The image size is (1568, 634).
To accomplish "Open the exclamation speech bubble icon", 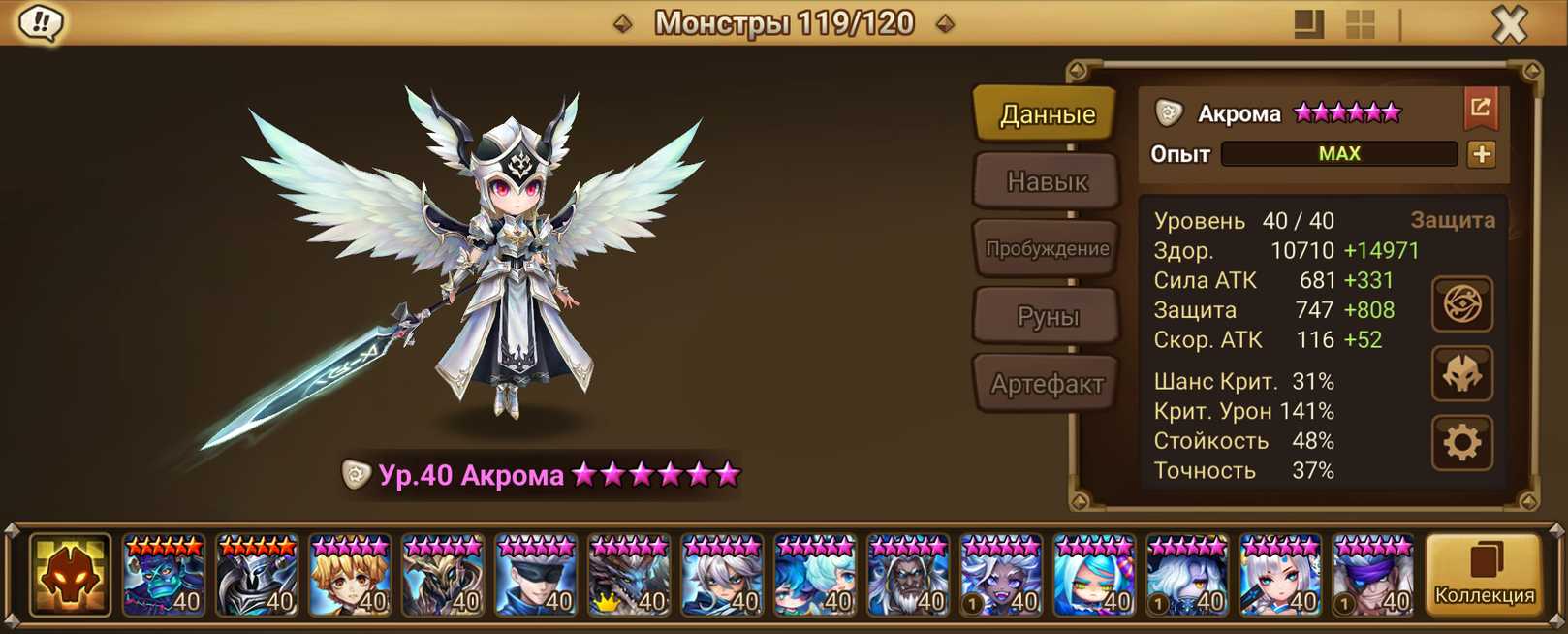I will 41,22.
